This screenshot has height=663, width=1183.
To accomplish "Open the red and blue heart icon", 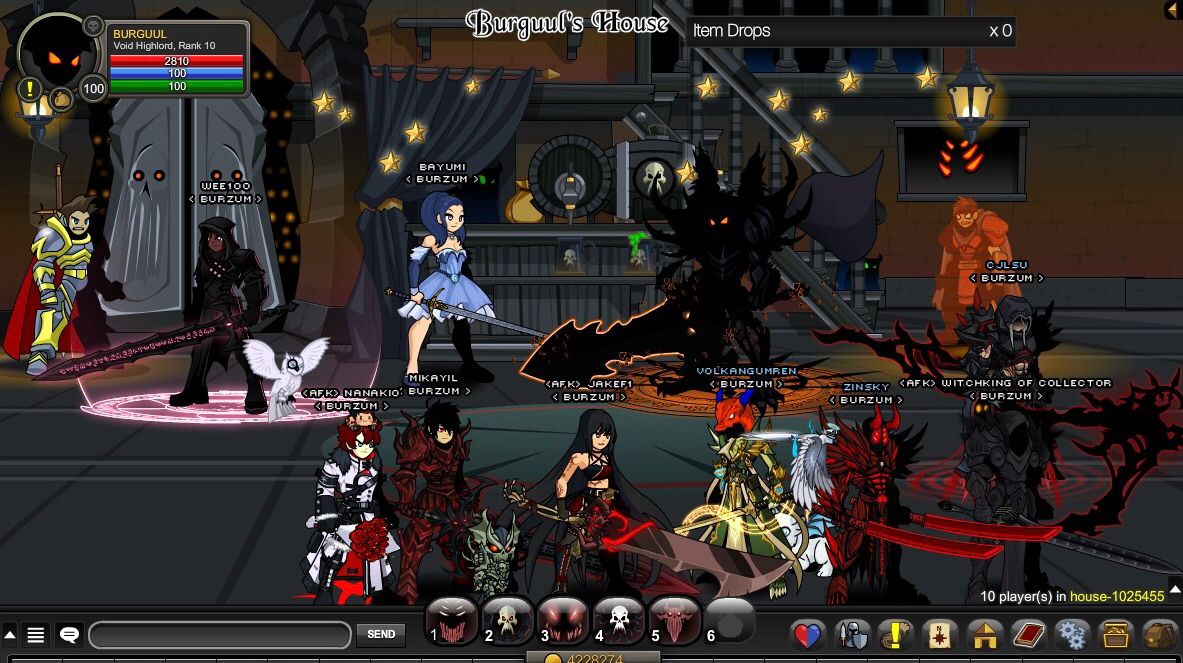I will pyautogui.click(x=808, y=635).
